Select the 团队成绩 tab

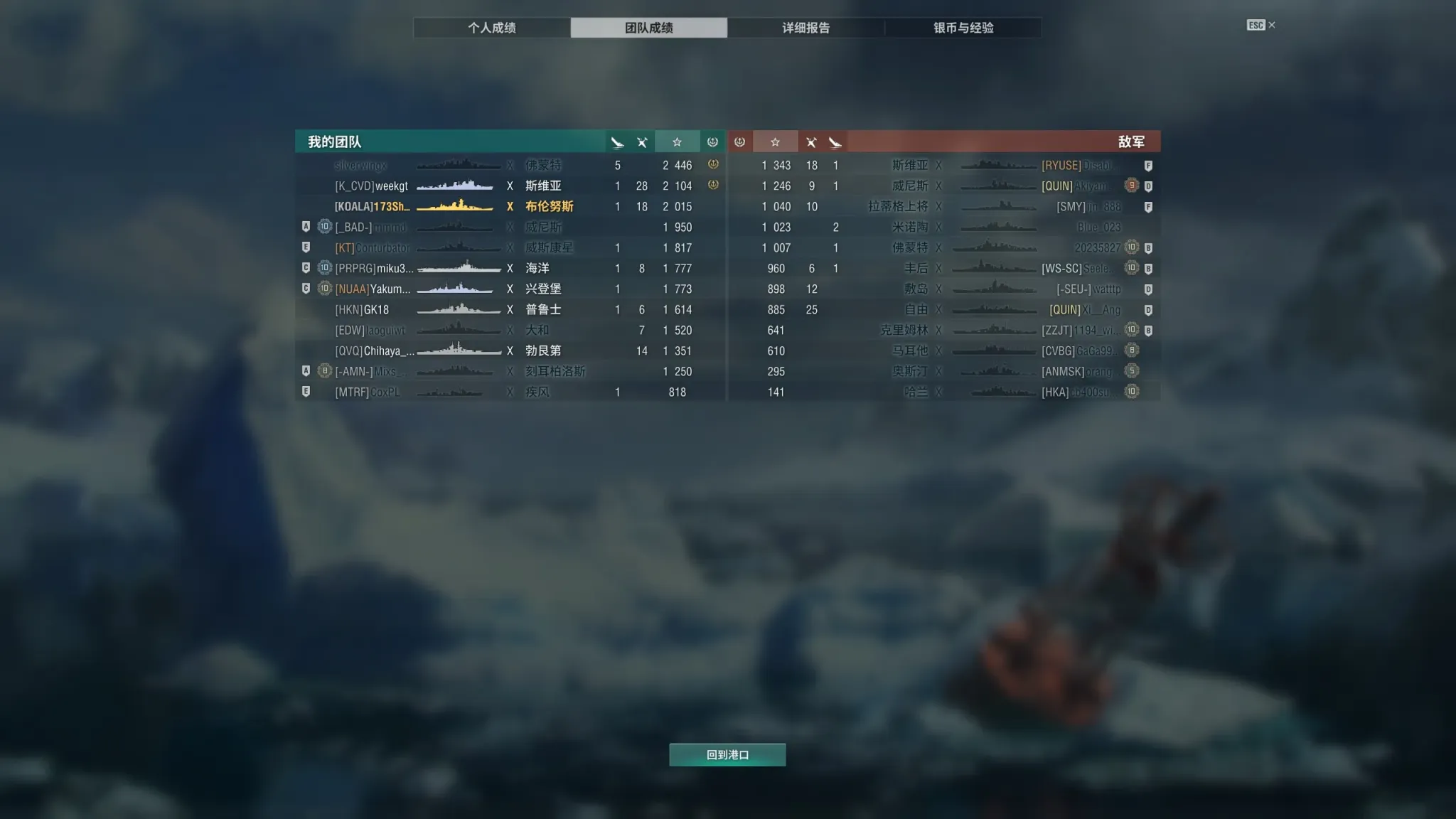(x=648, y=28)
